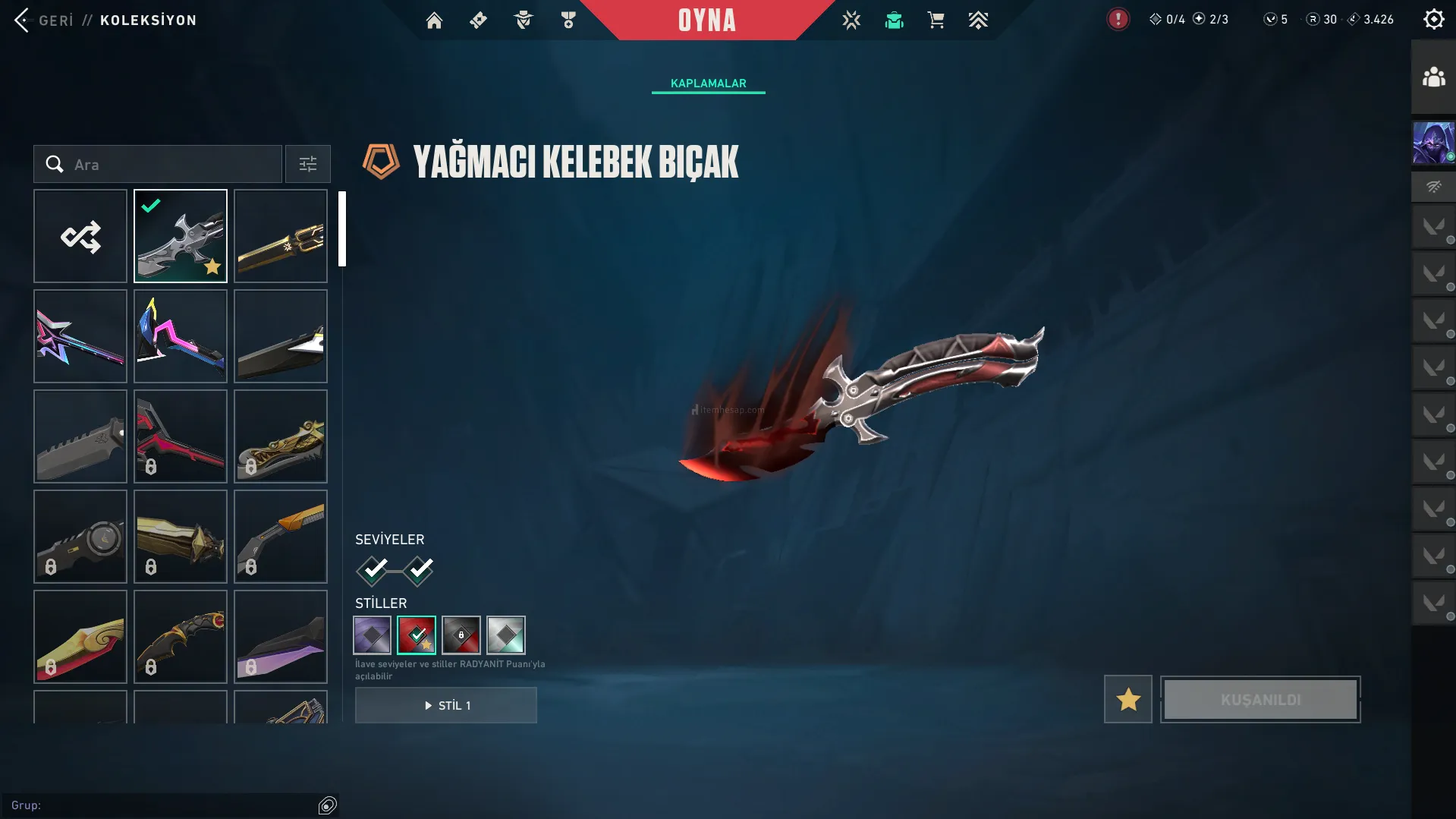
Task: Go back with the GERİ arrow
Action: (23, 20)
